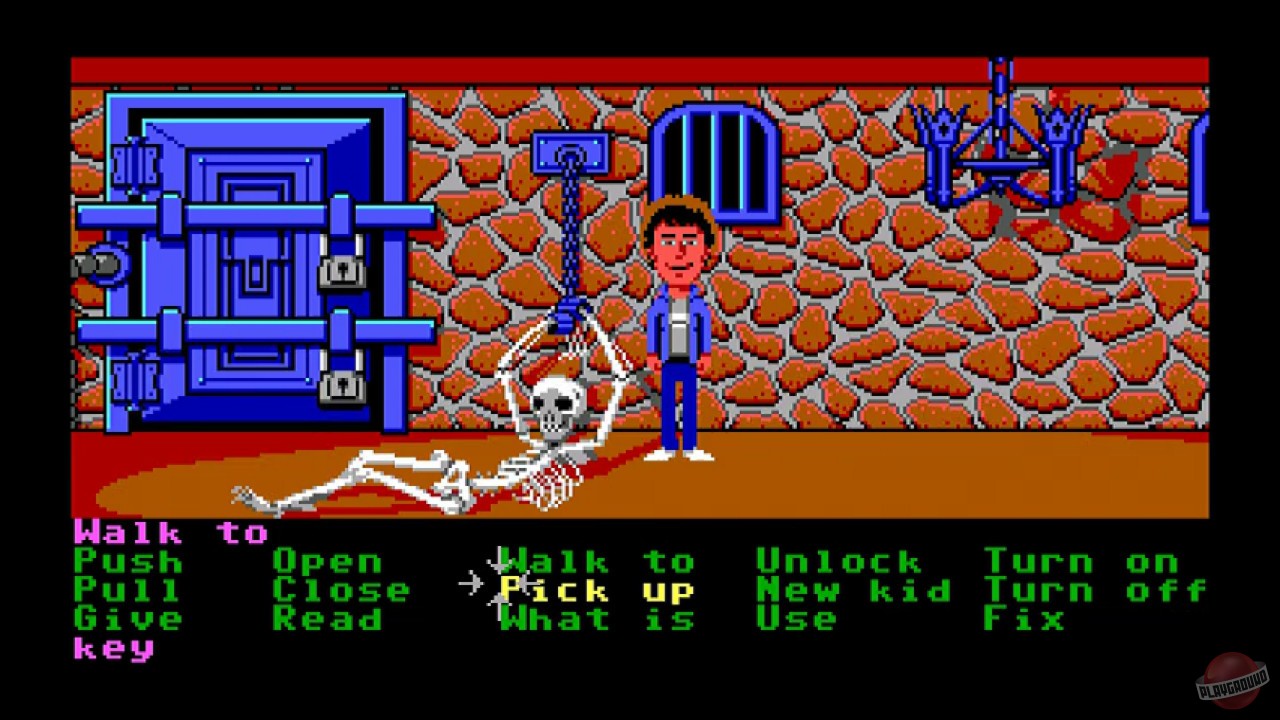
Task: Choose the Read command
Action: (x=330, y=618)
